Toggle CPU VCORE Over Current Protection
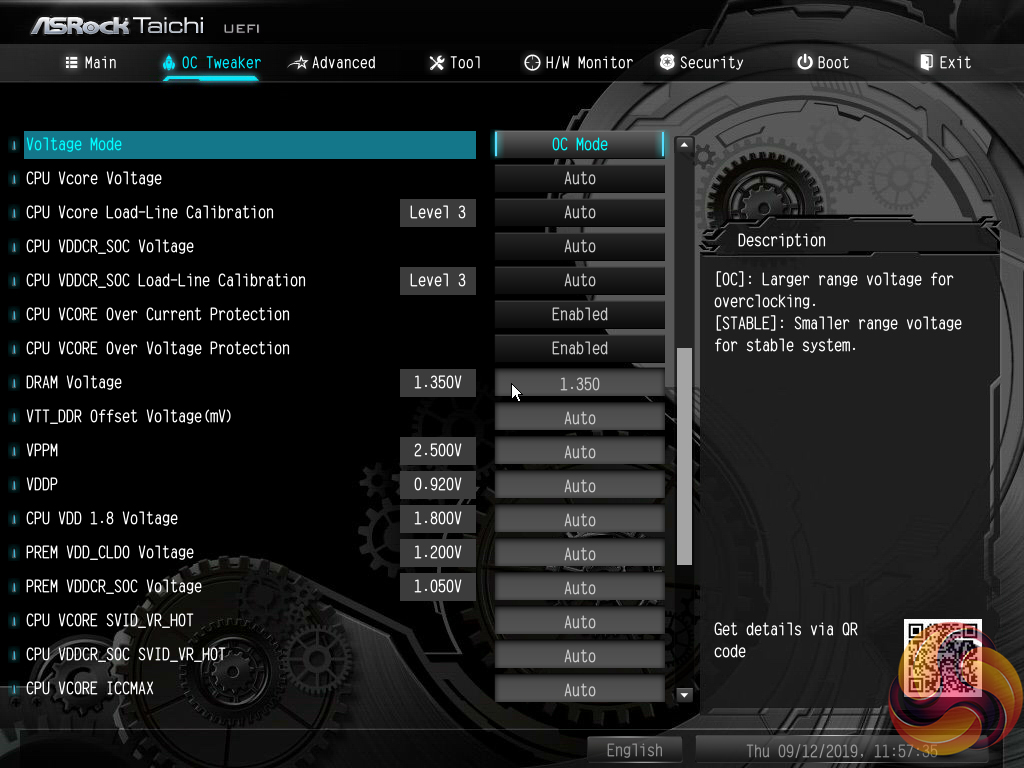This screenshot has width=1024, height=768. 579,314
